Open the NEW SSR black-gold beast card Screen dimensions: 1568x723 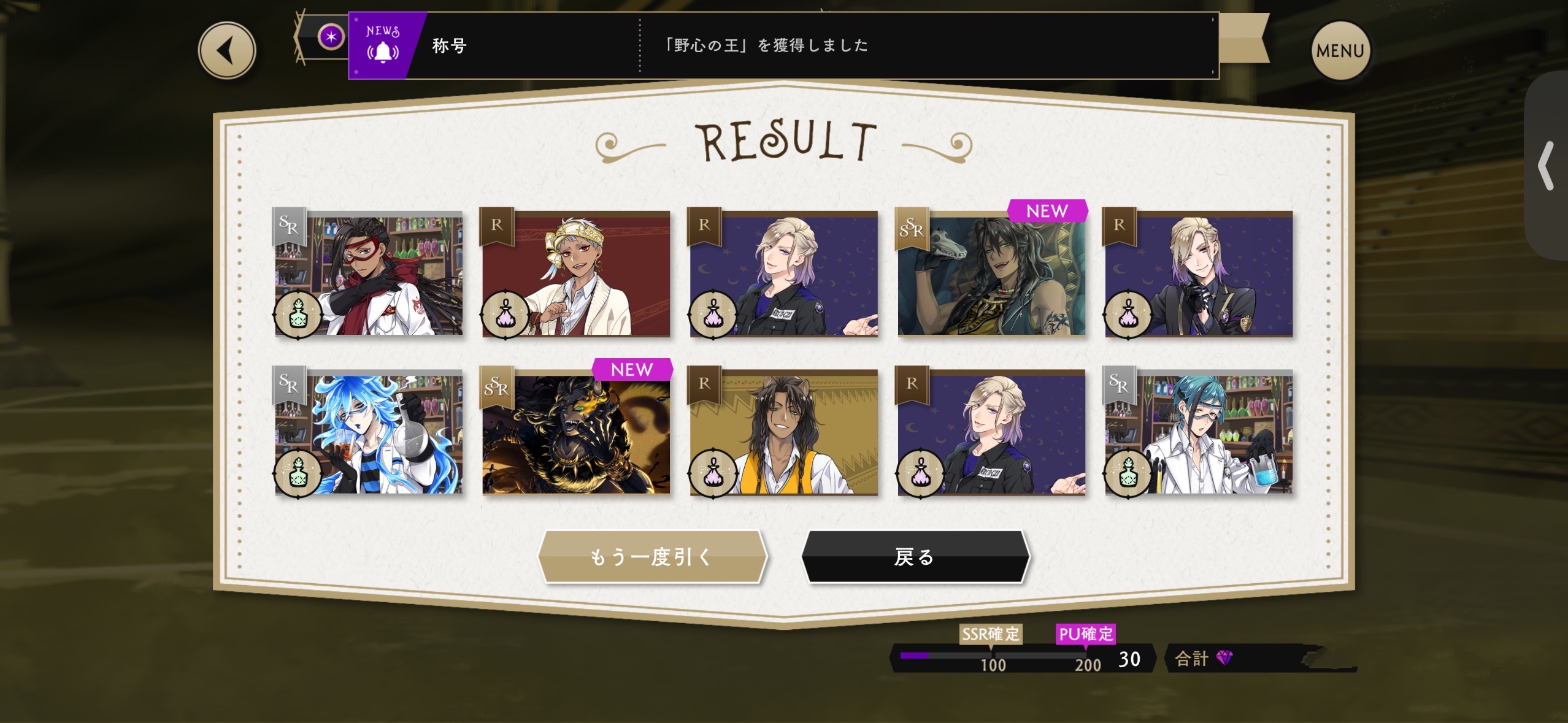pyautogui.click(x=576, y=433)
